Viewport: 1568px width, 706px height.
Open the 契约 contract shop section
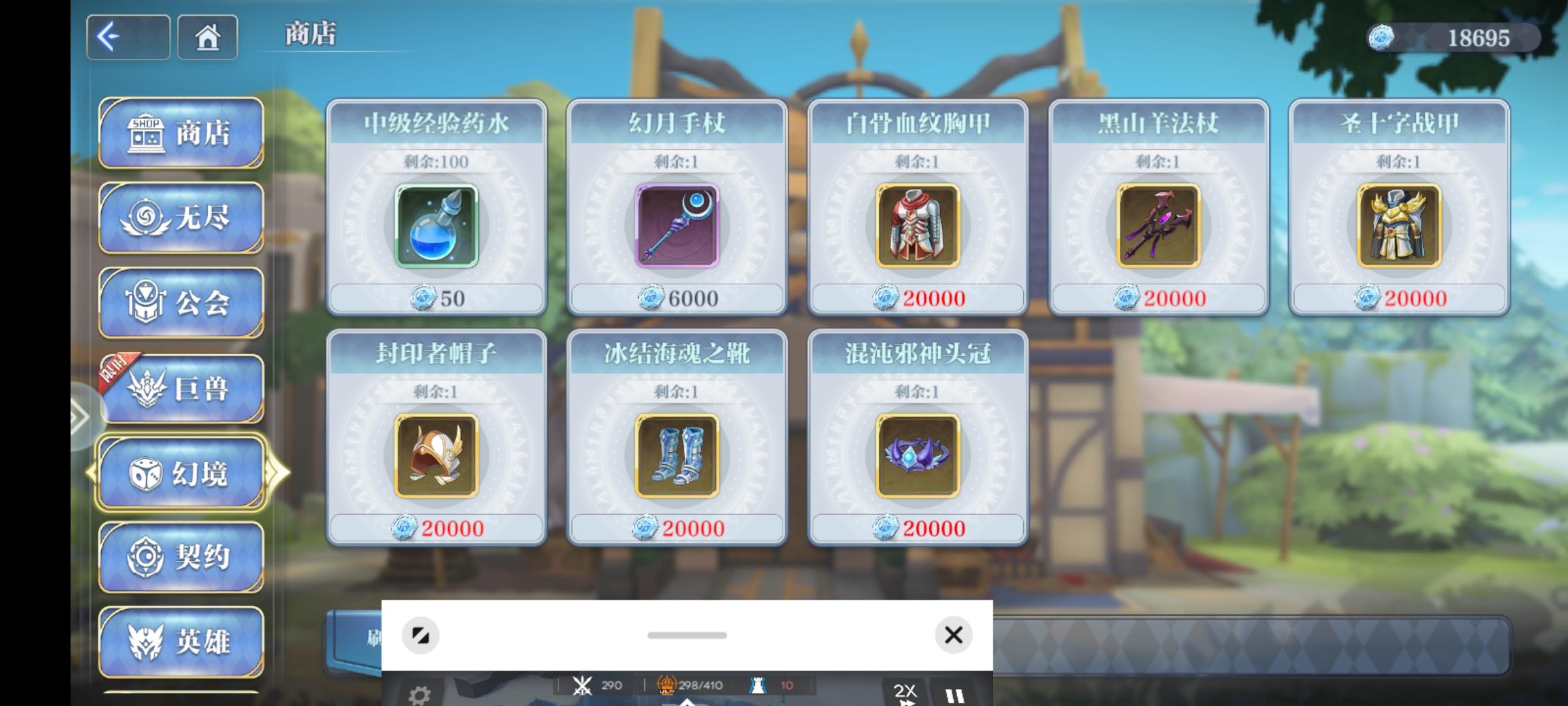tap(181, 558)
